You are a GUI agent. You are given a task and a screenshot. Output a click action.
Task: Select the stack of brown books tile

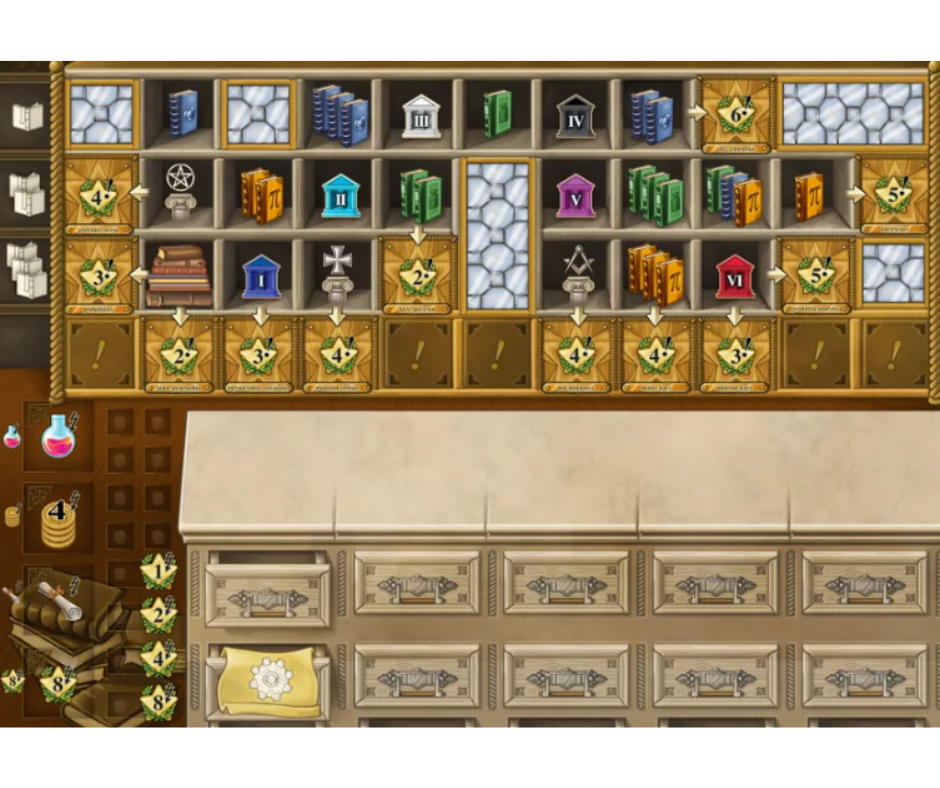(x=180, y=275)
